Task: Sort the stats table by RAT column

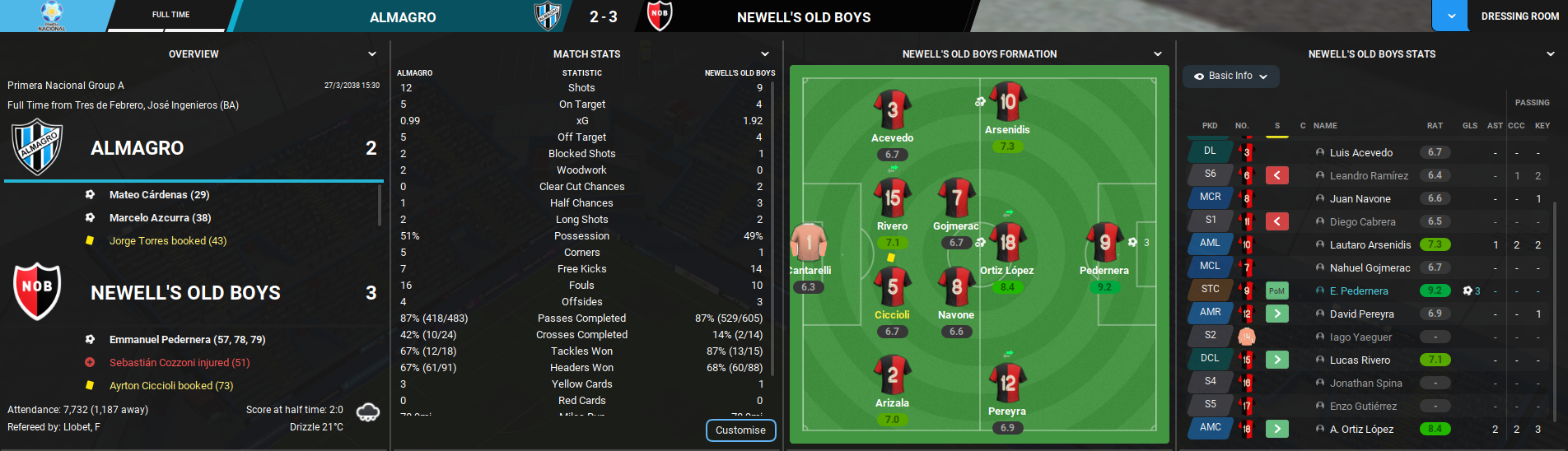Action: click(x=1435, y=126)
